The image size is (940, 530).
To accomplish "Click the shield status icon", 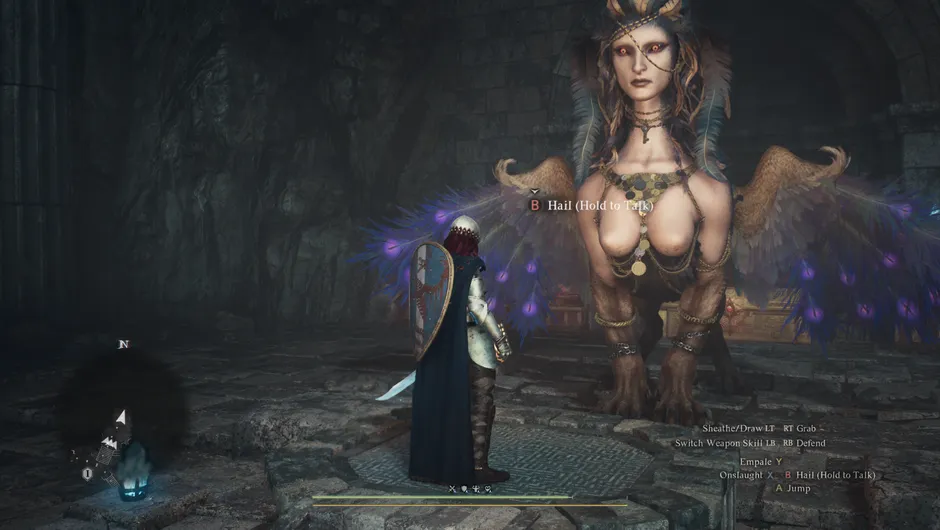I will tap(464, 488).
